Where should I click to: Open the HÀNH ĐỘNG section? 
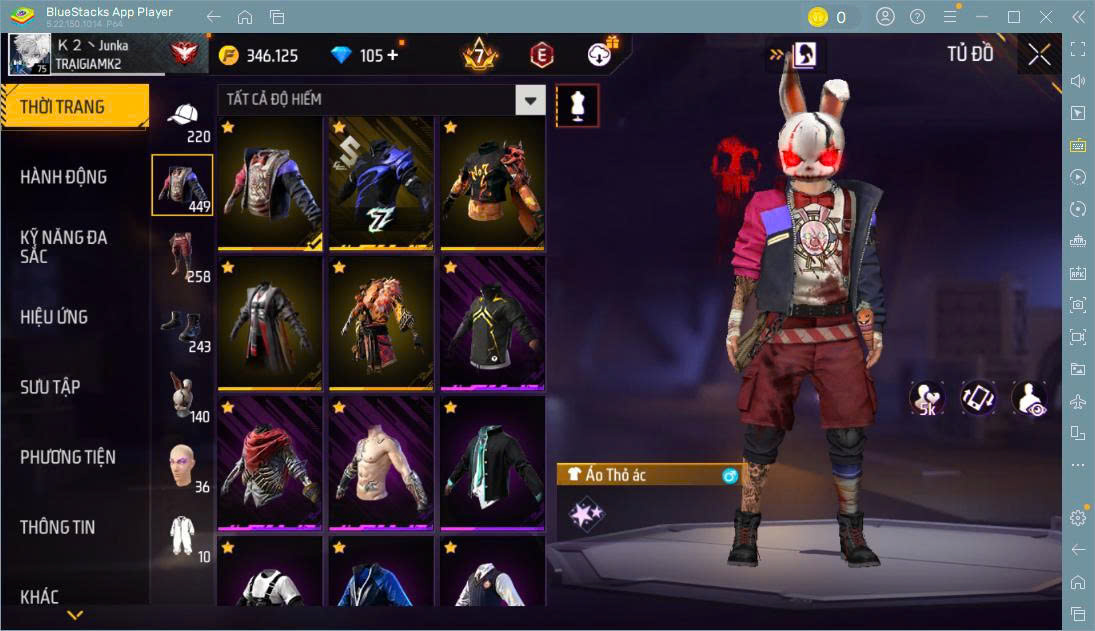(x=64, y=177)
